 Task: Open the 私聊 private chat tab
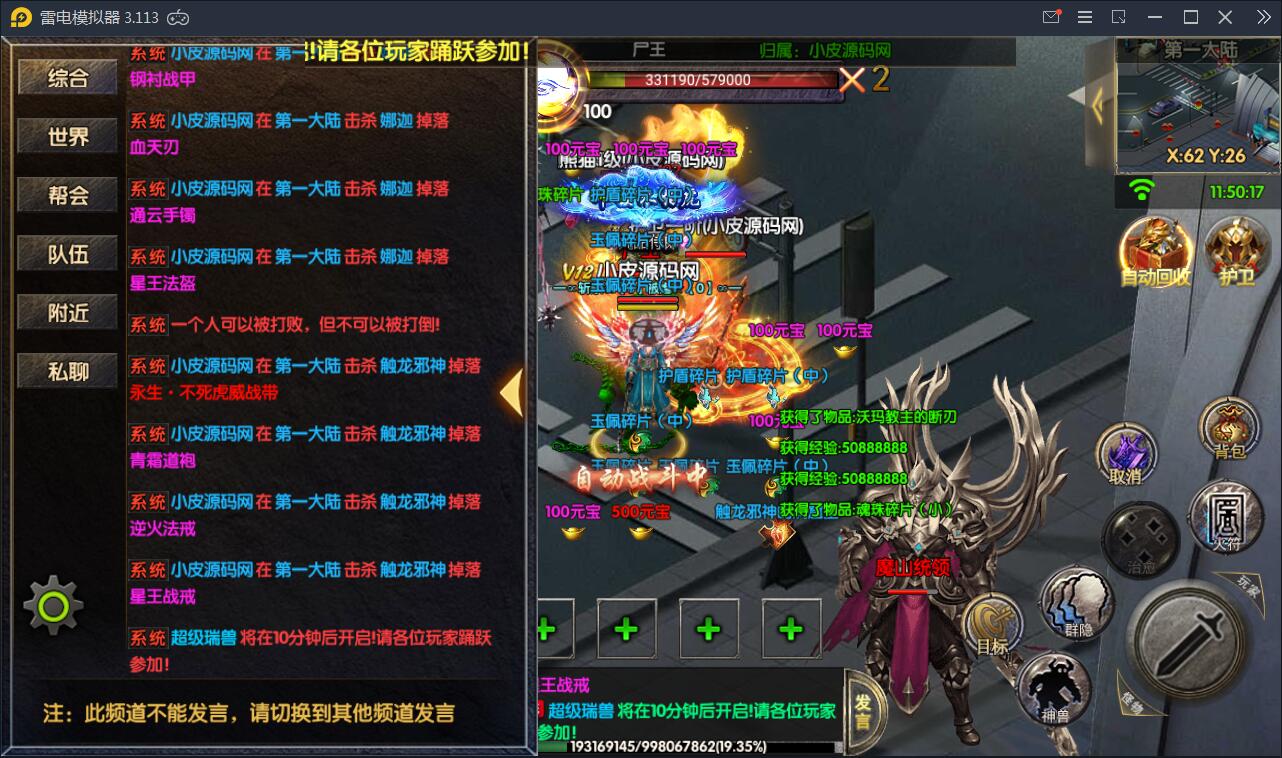tap(66, 370)
